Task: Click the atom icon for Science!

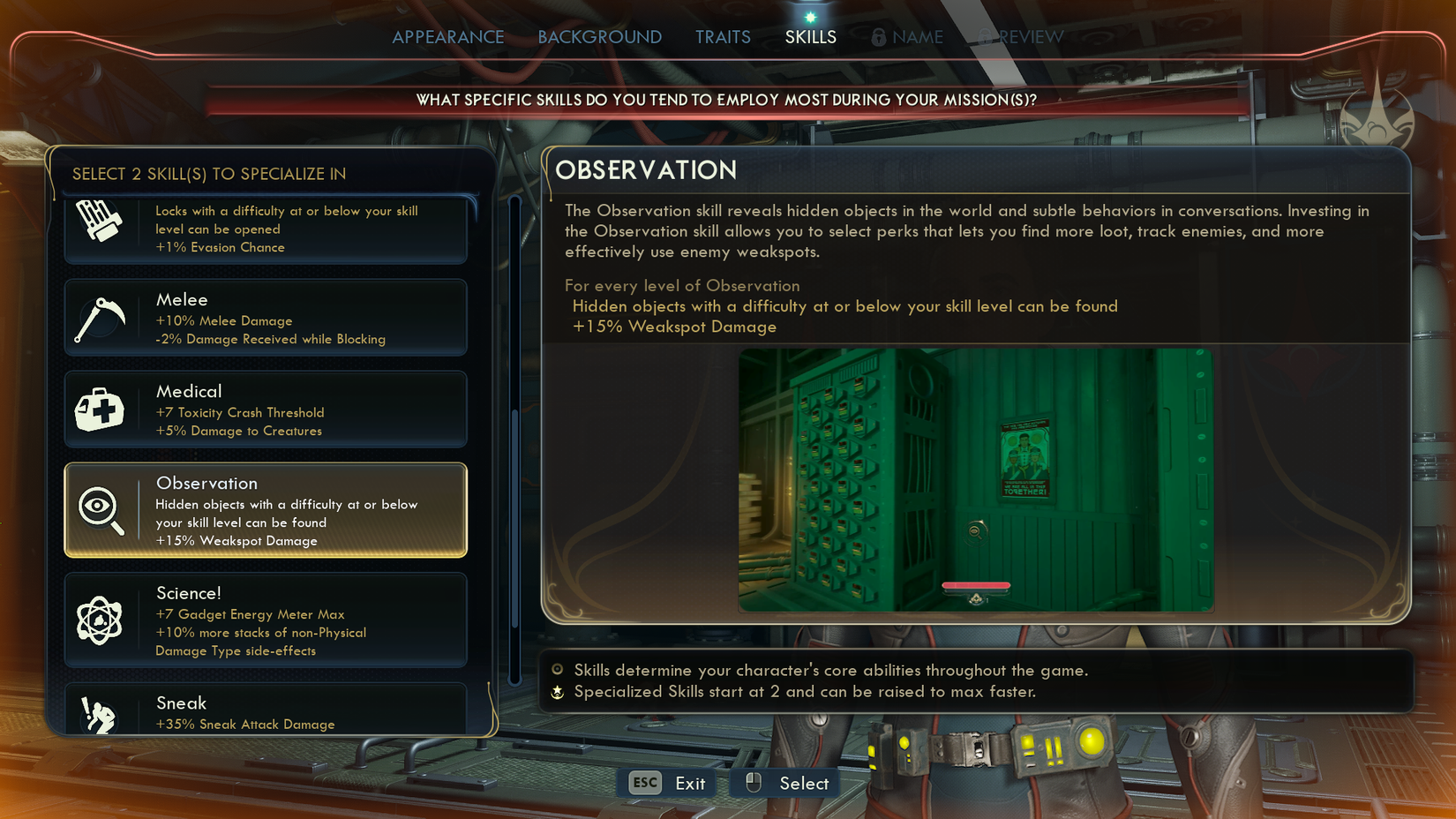Action: (101, 620)
